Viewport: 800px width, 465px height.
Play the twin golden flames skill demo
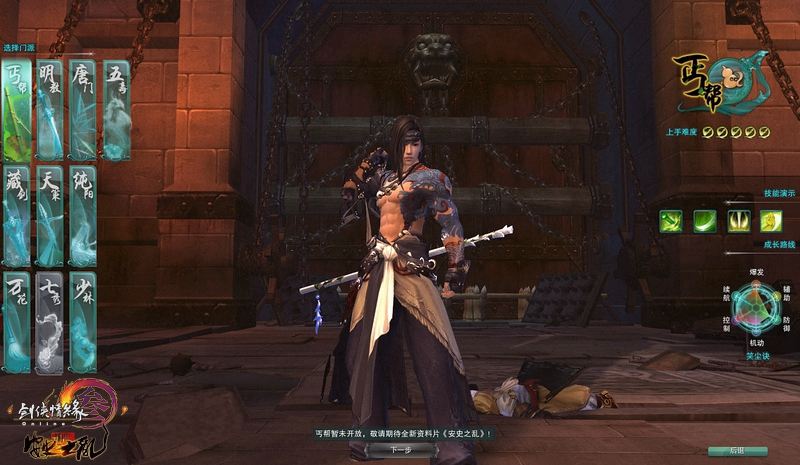tap(737, 221)
